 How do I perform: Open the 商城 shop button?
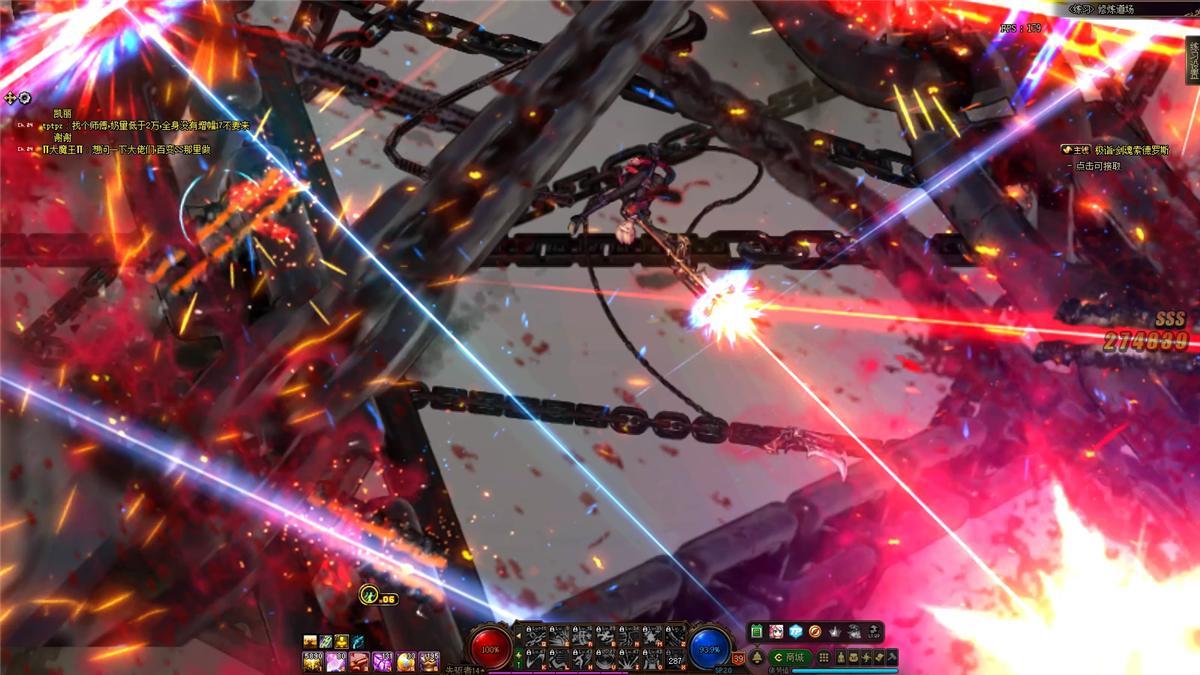pyautogui.click(x=789, y=657)
